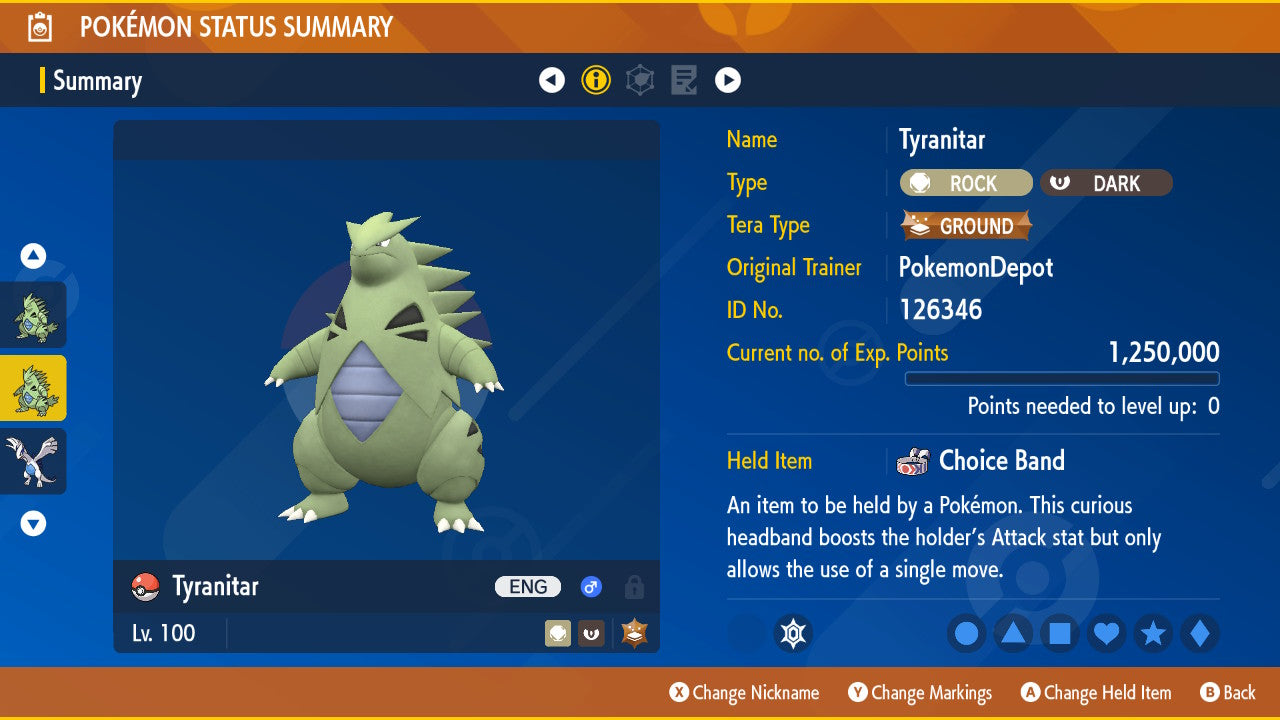
Task: Toggle the heart marking
Action: [1106, 633]
